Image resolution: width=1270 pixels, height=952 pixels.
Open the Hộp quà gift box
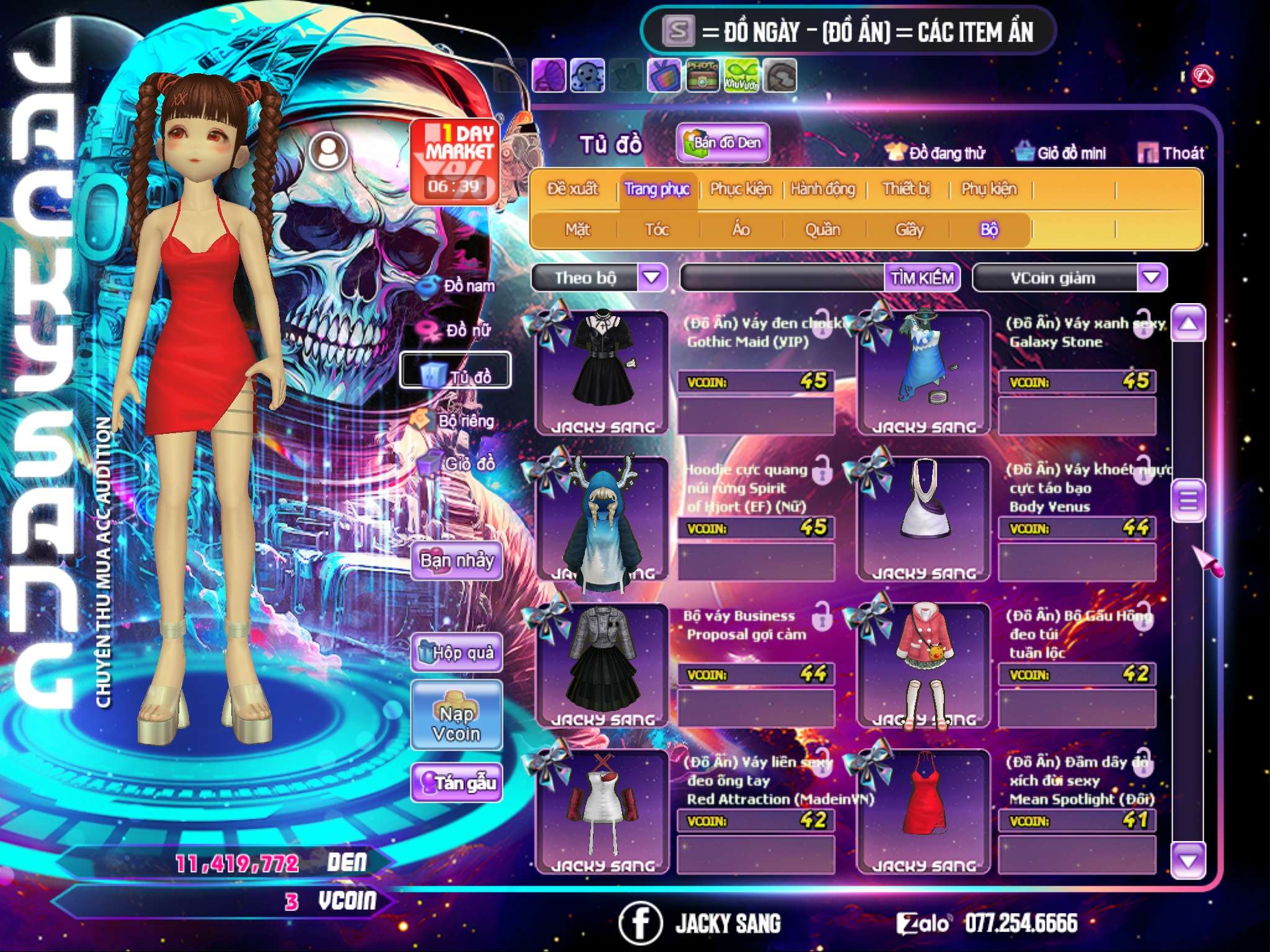pos(457,653)
